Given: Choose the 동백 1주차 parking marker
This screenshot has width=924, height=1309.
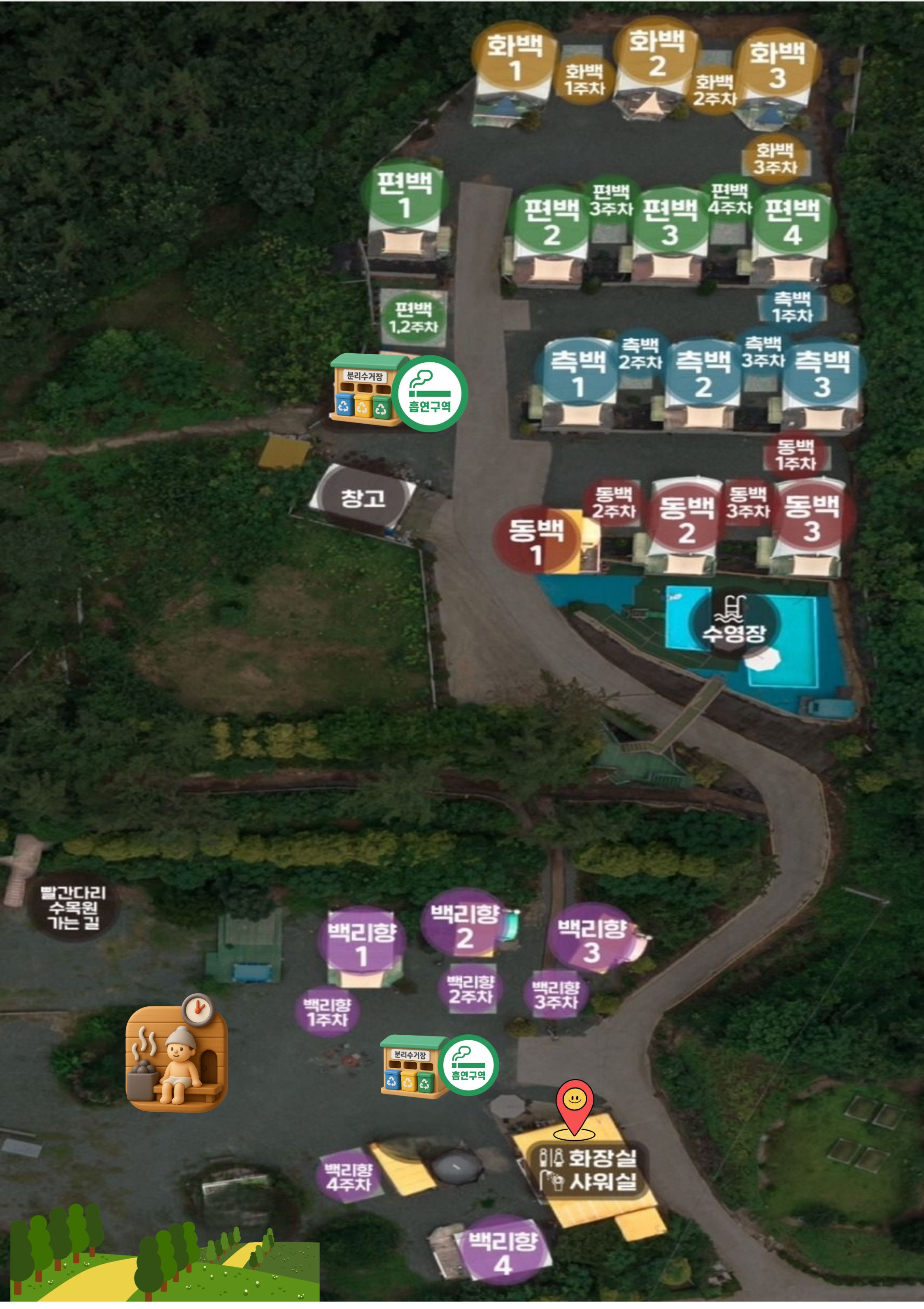Looking at the screenshot, I should click(x=795, y=455).
